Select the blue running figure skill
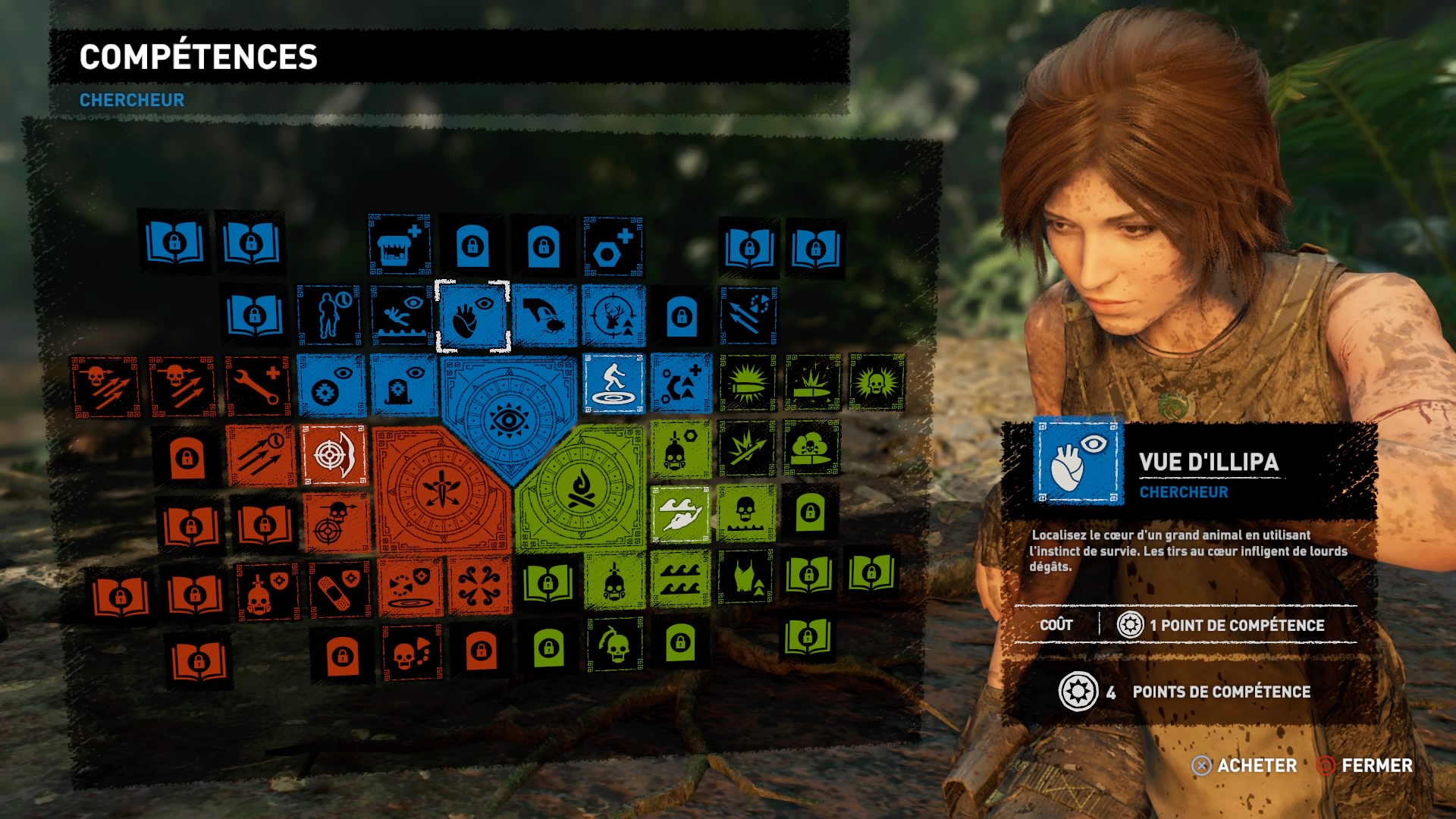 point(613,384)
